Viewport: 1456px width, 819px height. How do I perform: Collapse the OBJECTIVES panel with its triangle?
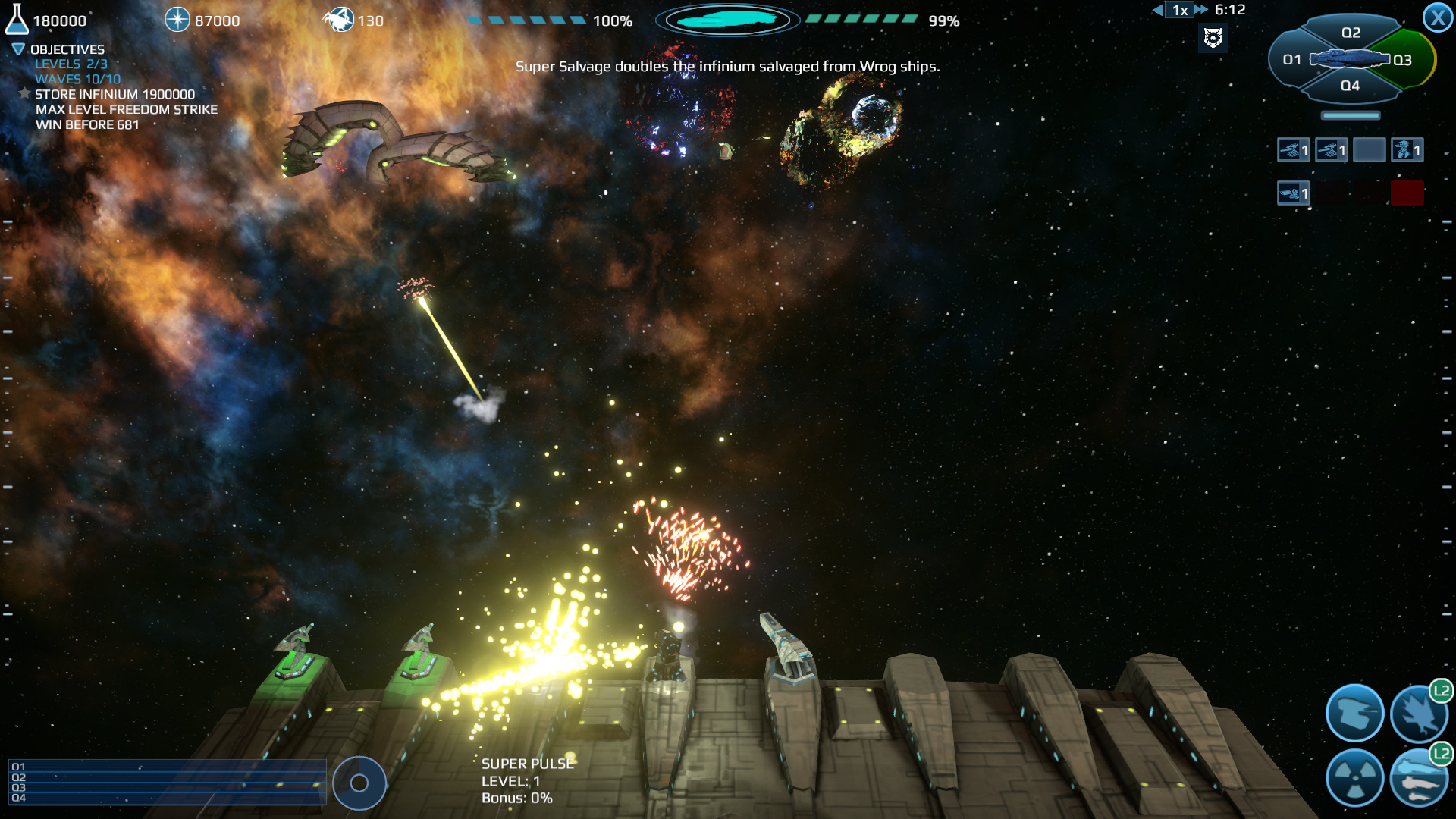17,48
